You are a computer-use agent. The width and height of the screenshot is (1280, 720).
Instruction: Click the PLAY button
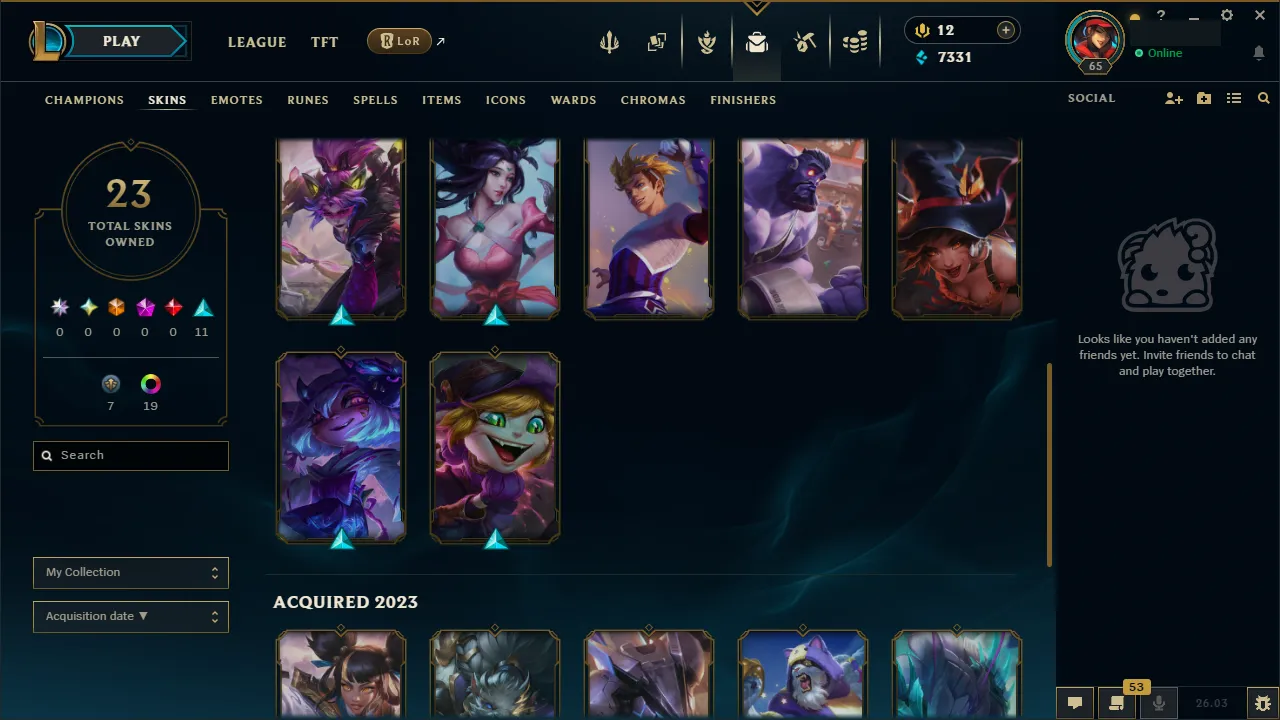pos(120,41)
